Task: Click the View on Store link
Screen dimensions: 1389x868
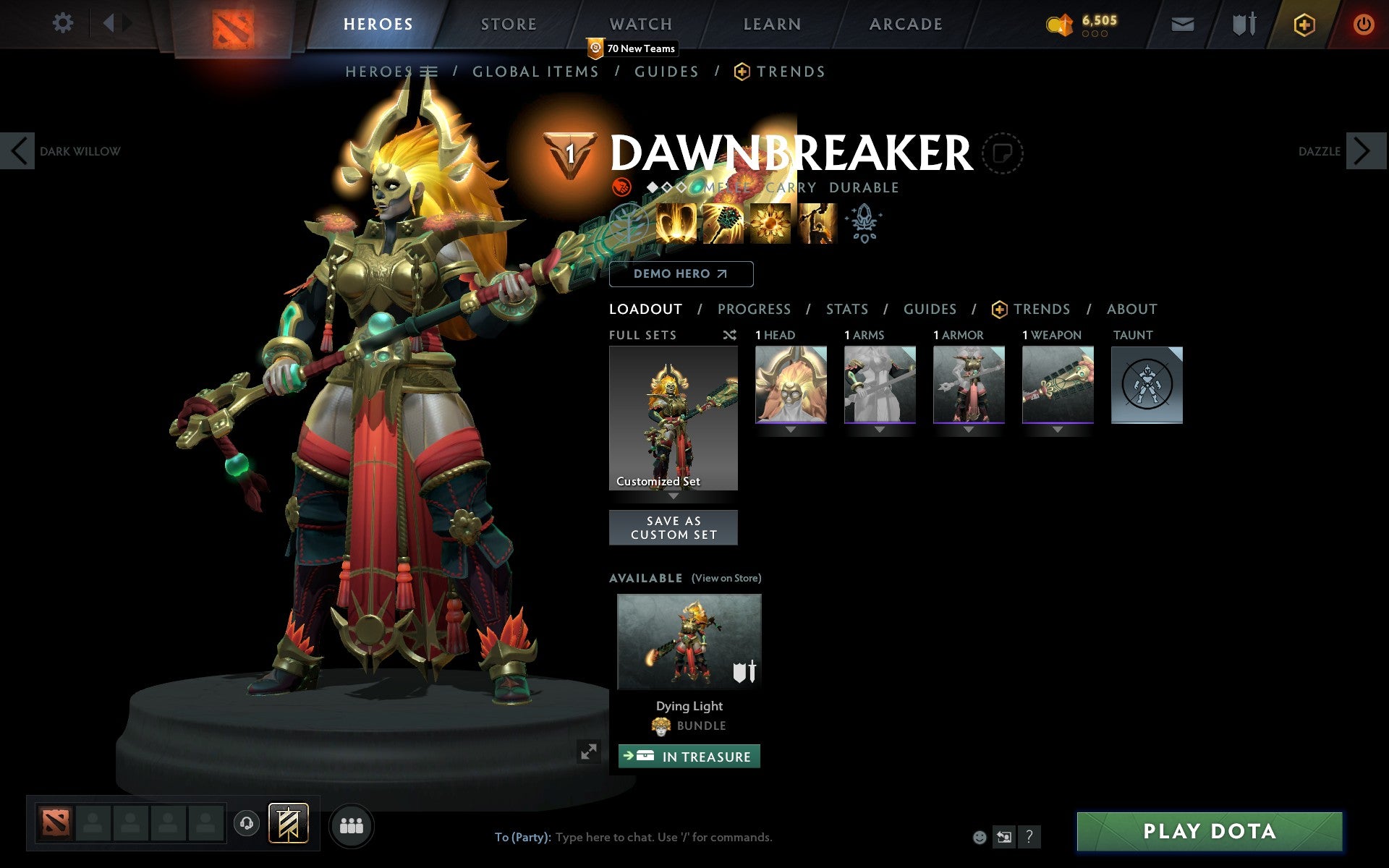Action: (x=726, y=578)
